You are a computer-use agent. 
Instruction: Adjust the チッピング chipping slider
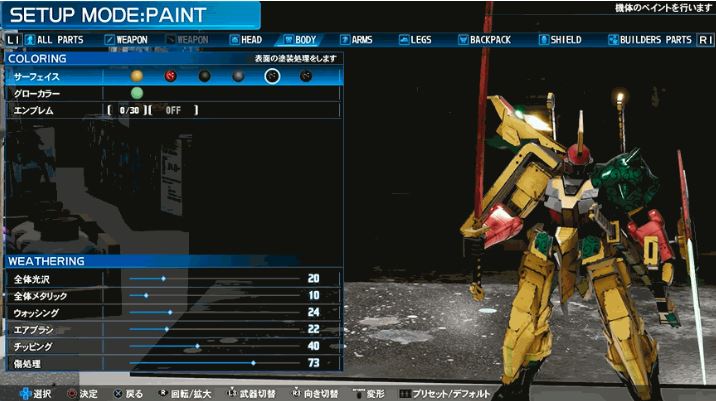(197, 346)
